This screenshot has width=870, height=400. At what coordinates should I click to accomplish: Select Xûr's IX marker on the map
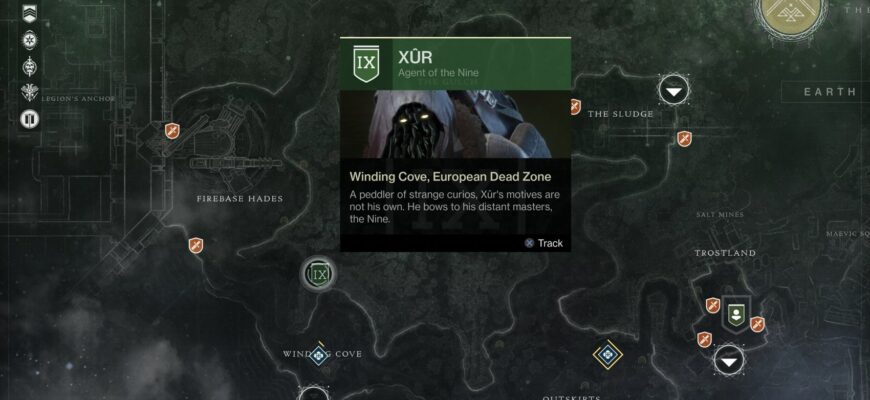pos(319,273)
